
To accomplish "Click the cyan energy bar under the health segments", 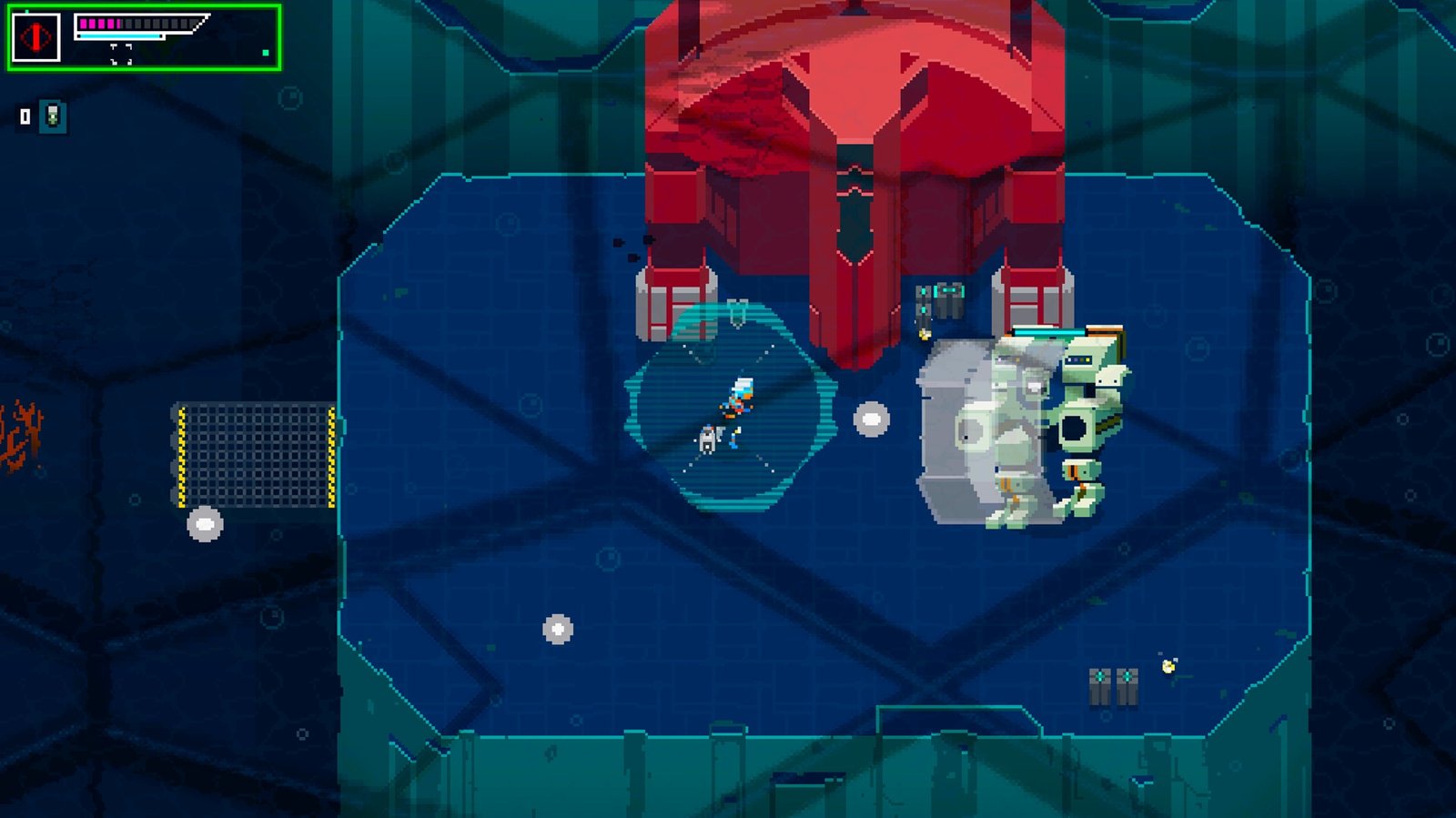I will coord(118,36).
